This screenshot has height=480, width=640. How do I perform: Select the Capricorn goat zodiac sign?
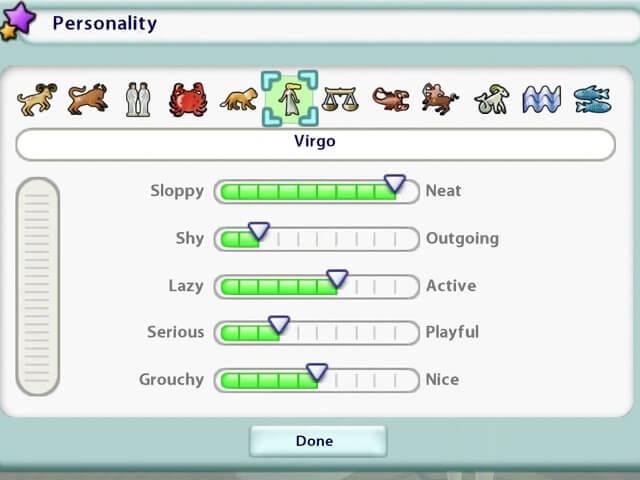(491, 98)
